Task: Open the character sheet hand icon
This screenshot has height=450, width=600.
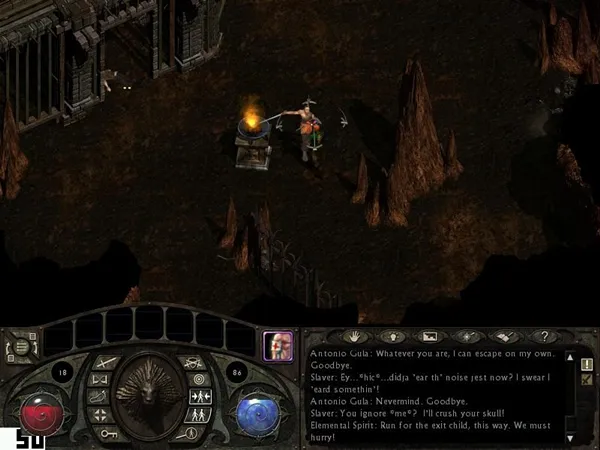Action: (x=352, y=337)
